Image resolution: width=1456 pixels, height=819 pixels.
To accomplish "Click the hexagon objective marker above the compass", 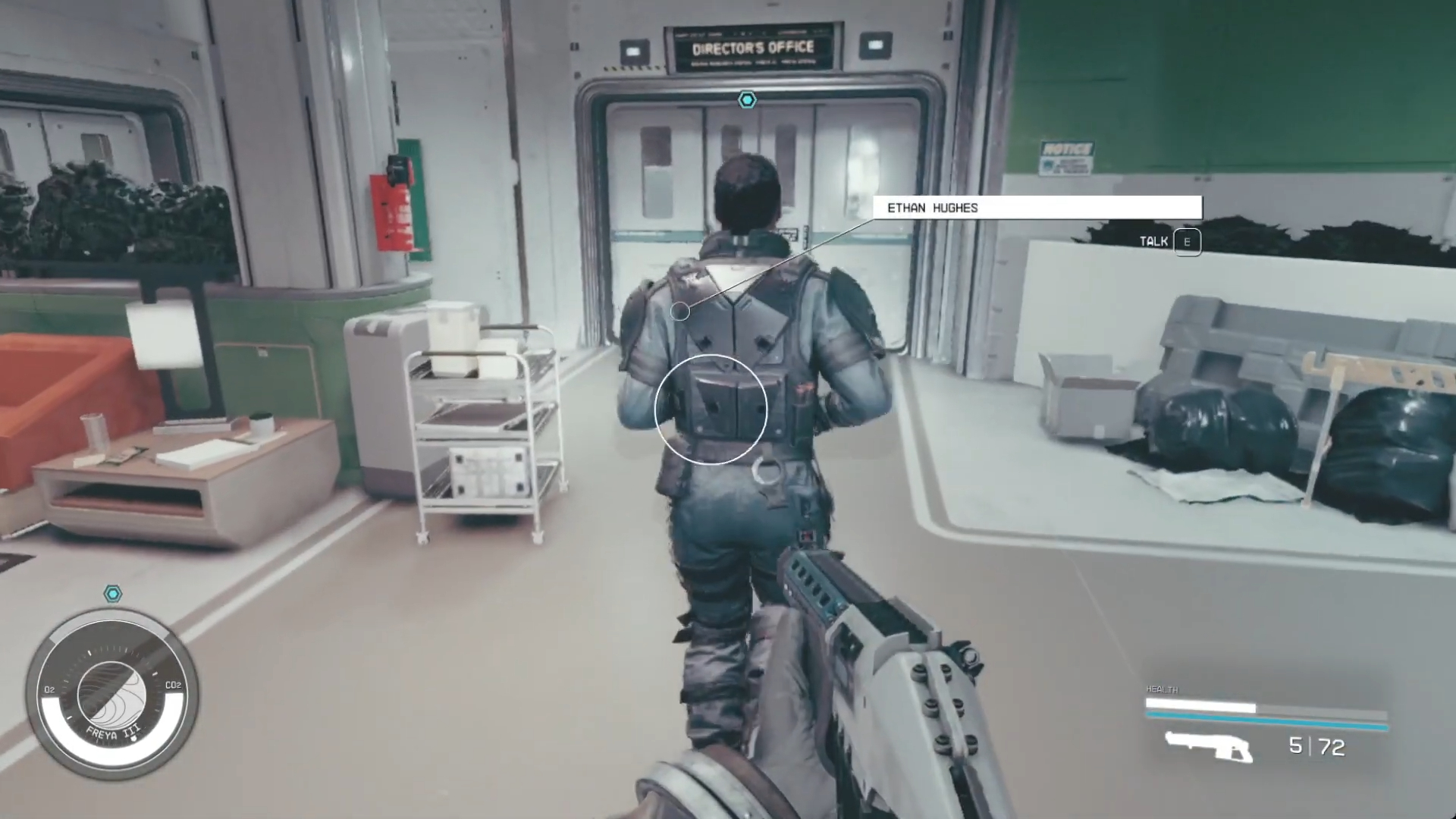I will 113,594.
